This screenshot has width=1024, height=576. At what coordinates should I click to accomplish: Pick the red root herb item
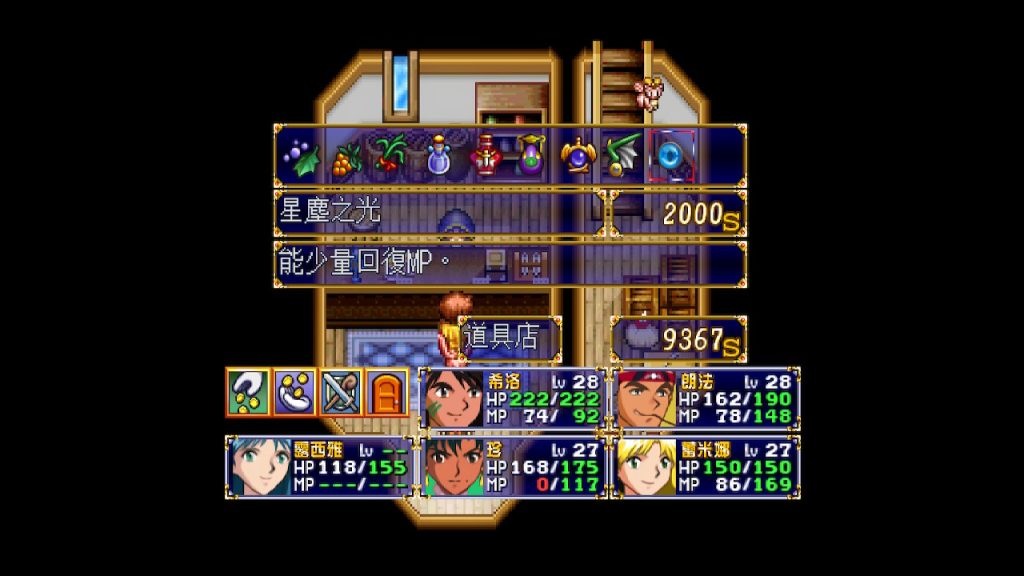390,157
